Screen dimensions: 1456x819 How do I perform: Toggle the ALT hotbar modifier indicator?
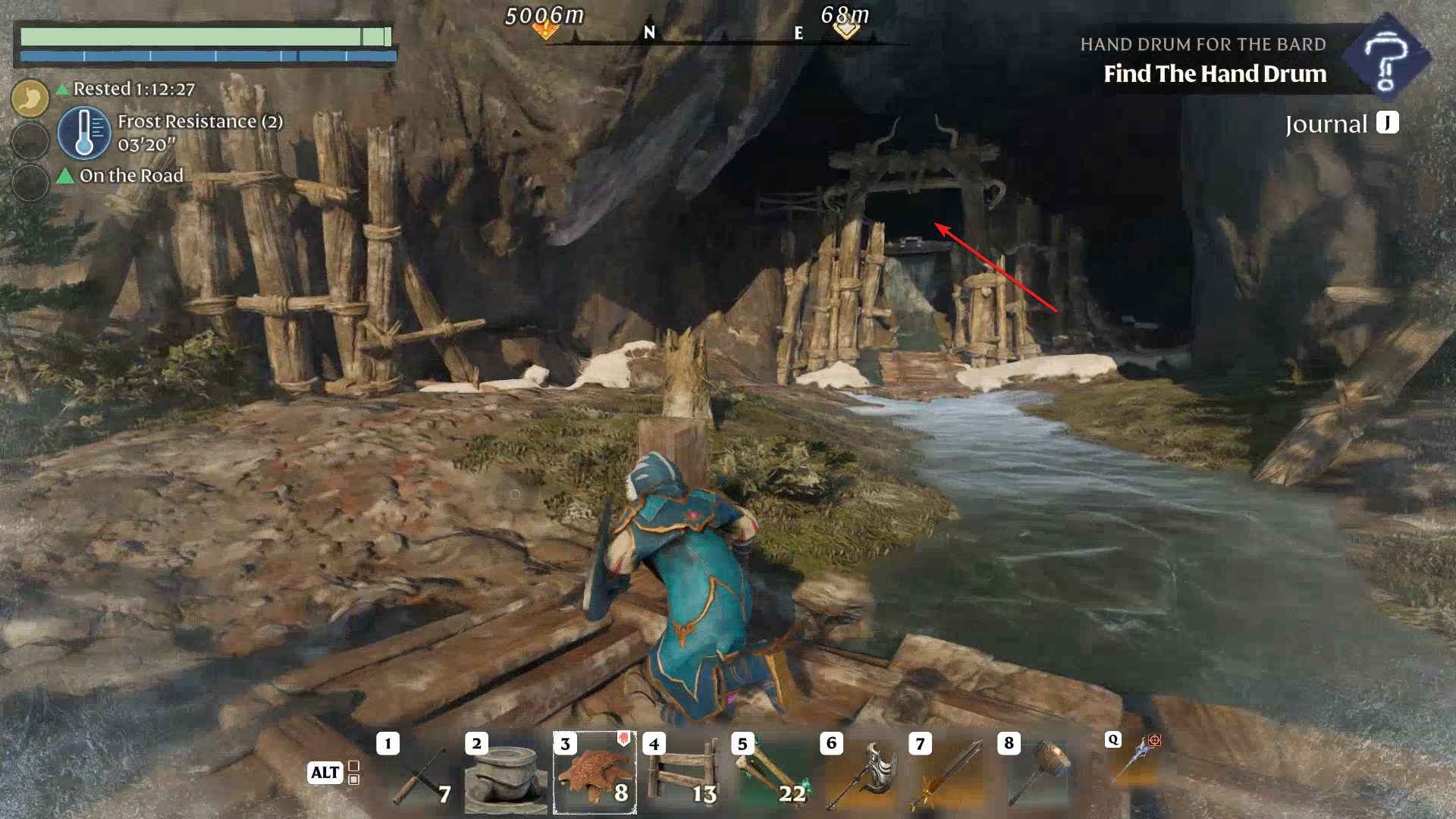(x=325, y=773)
